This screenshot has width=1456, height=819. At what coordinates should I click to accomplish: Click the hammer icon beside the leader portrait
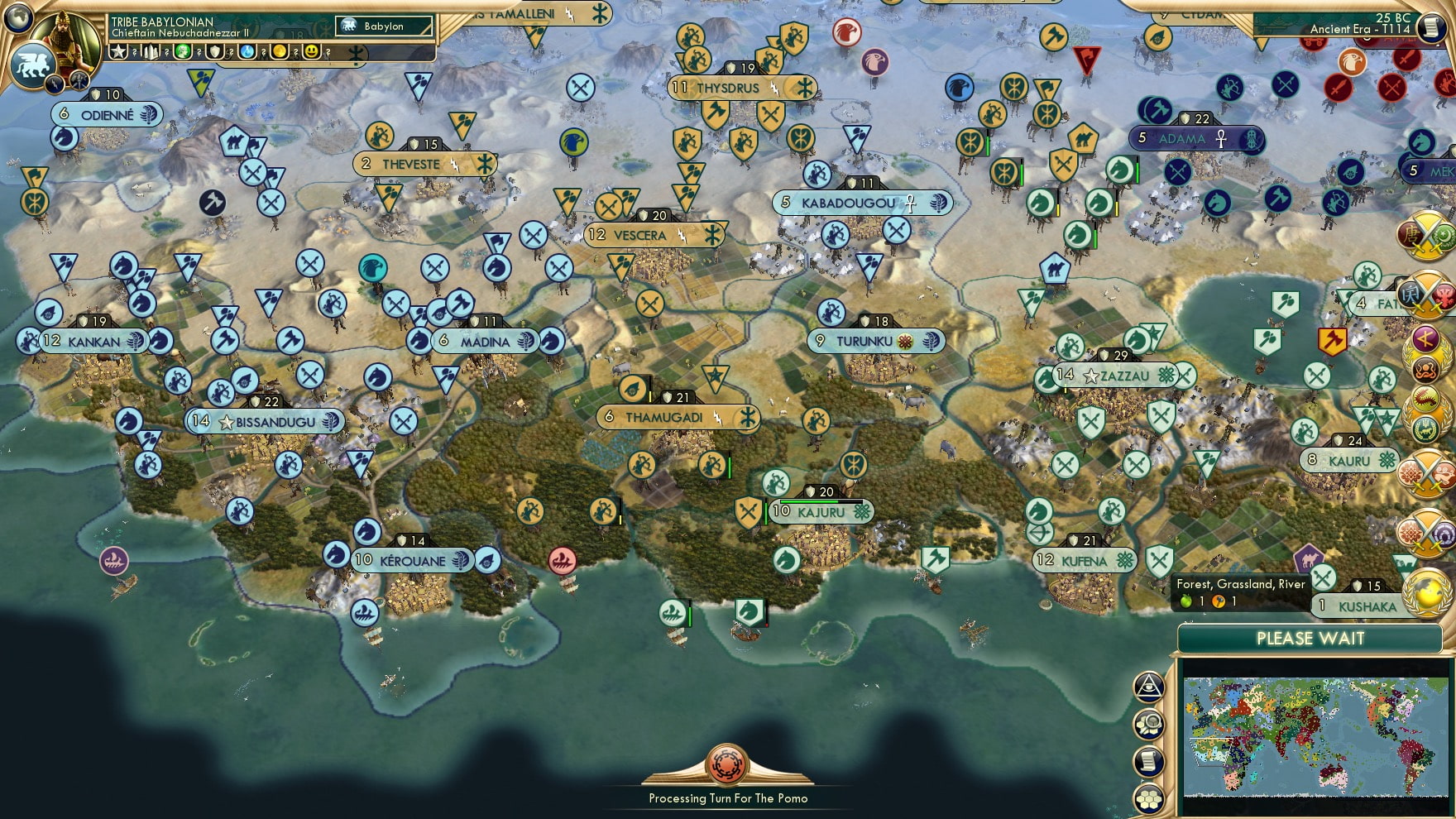(79, 81)
